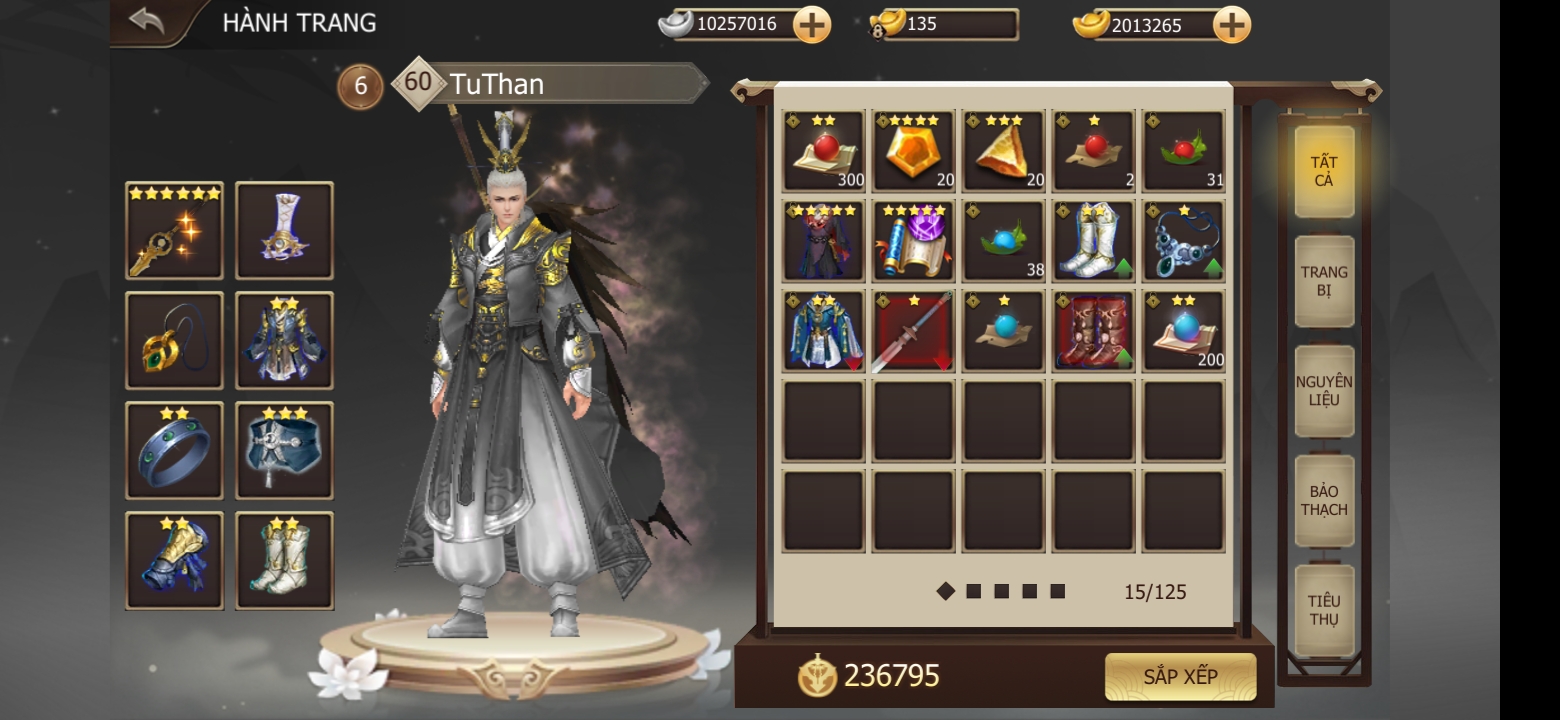Viewport: 1560px width, 720px height.
Task: Select the red orb stack of 300
Action: 824,151
